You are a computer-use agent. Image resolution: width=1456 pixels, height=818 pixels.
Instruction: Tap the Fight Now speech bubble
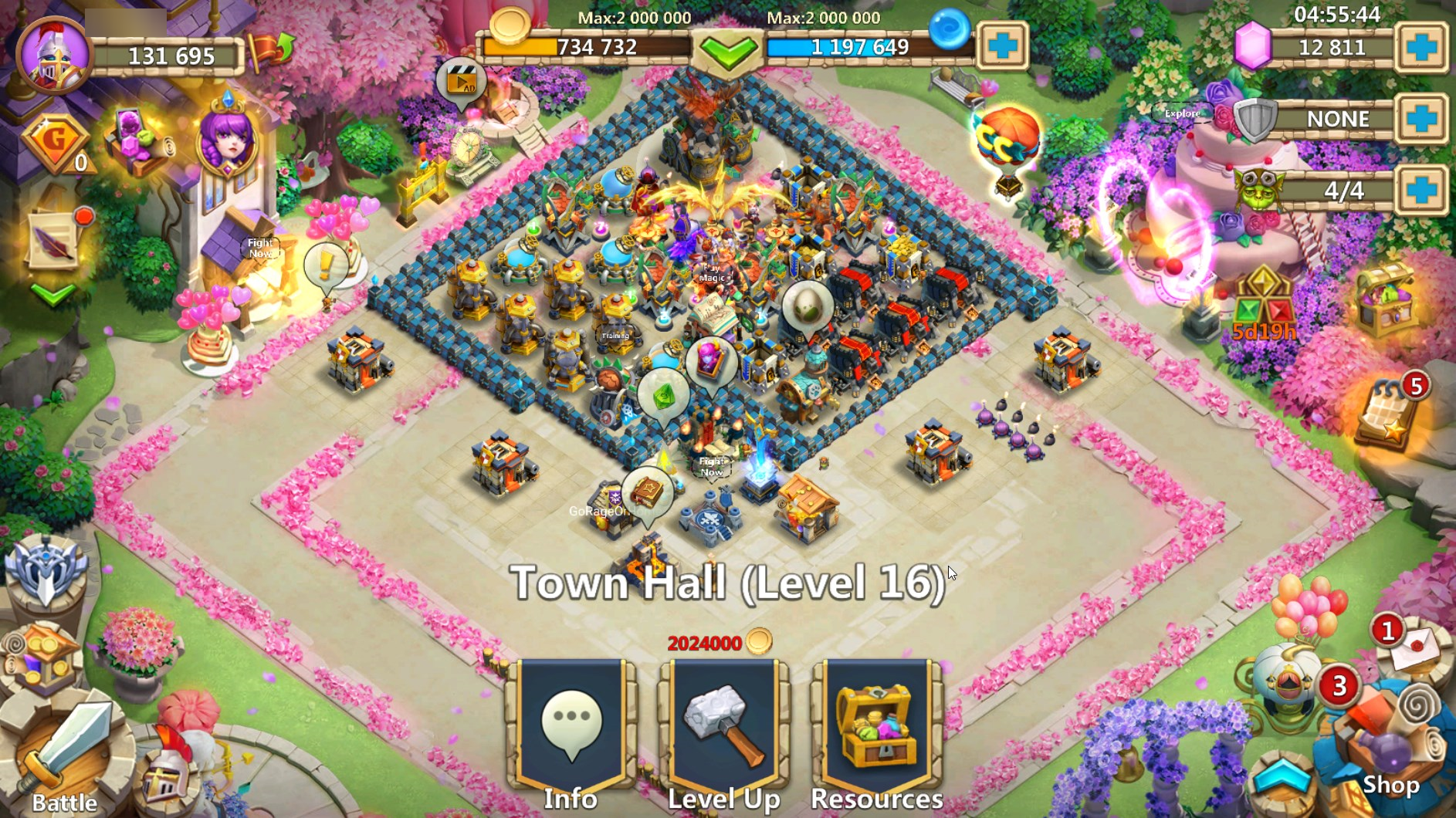tap(713, 467)
